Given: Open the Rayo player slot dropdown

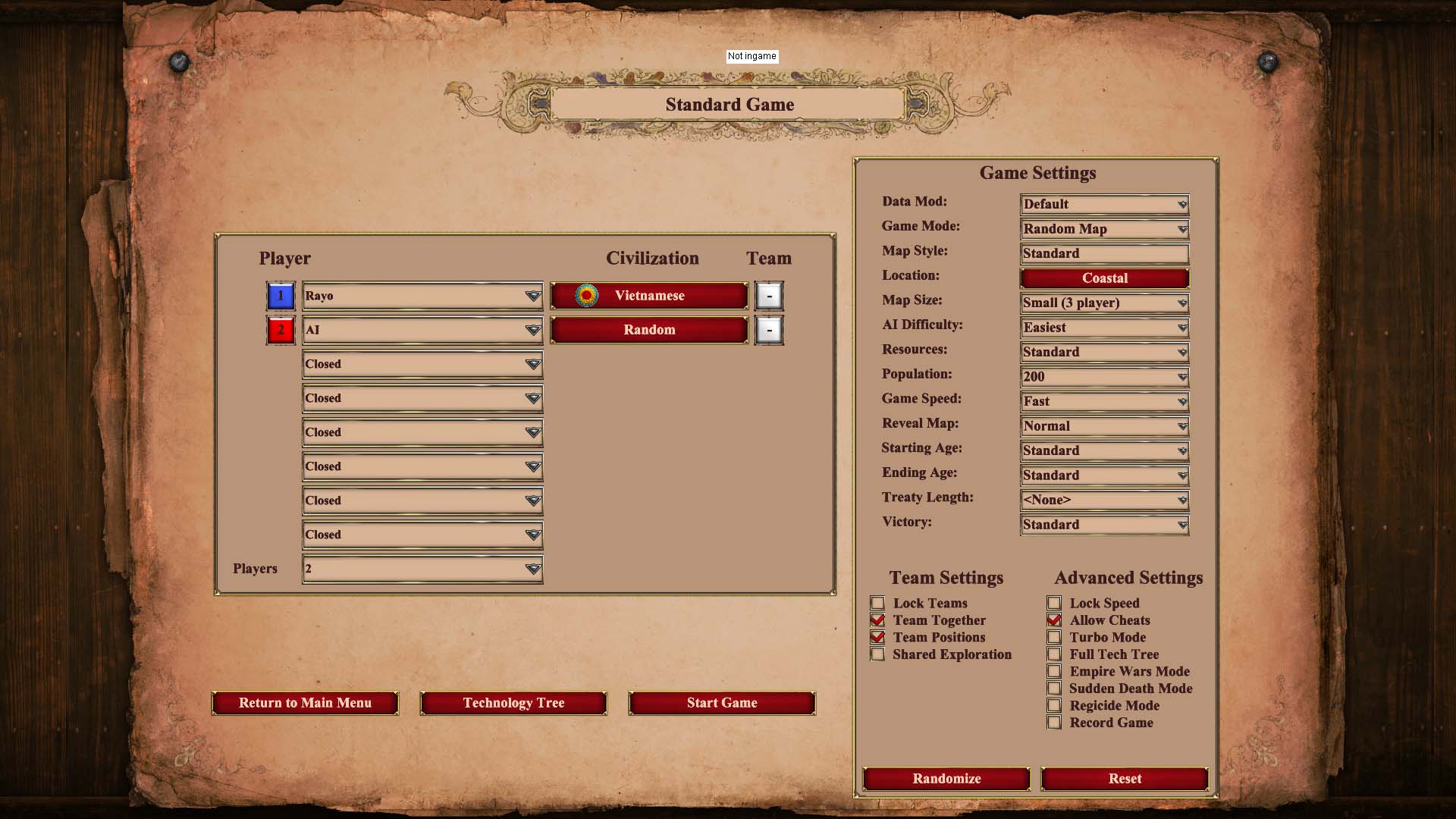Looking at the screenshot, I should point(422,296).
